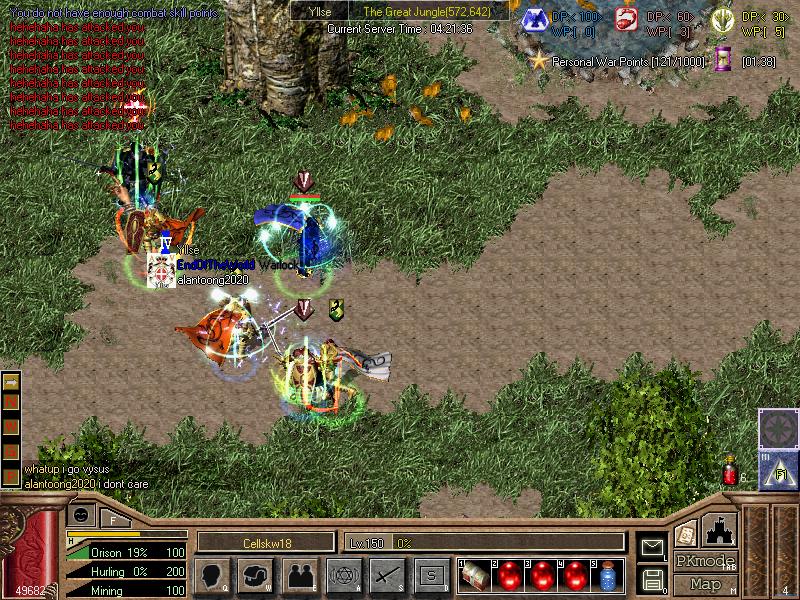The image size is (800, 600).
Task: Use the scroll in hotbar slot 1
Action: pyautogui.click(x=477, y=576)
